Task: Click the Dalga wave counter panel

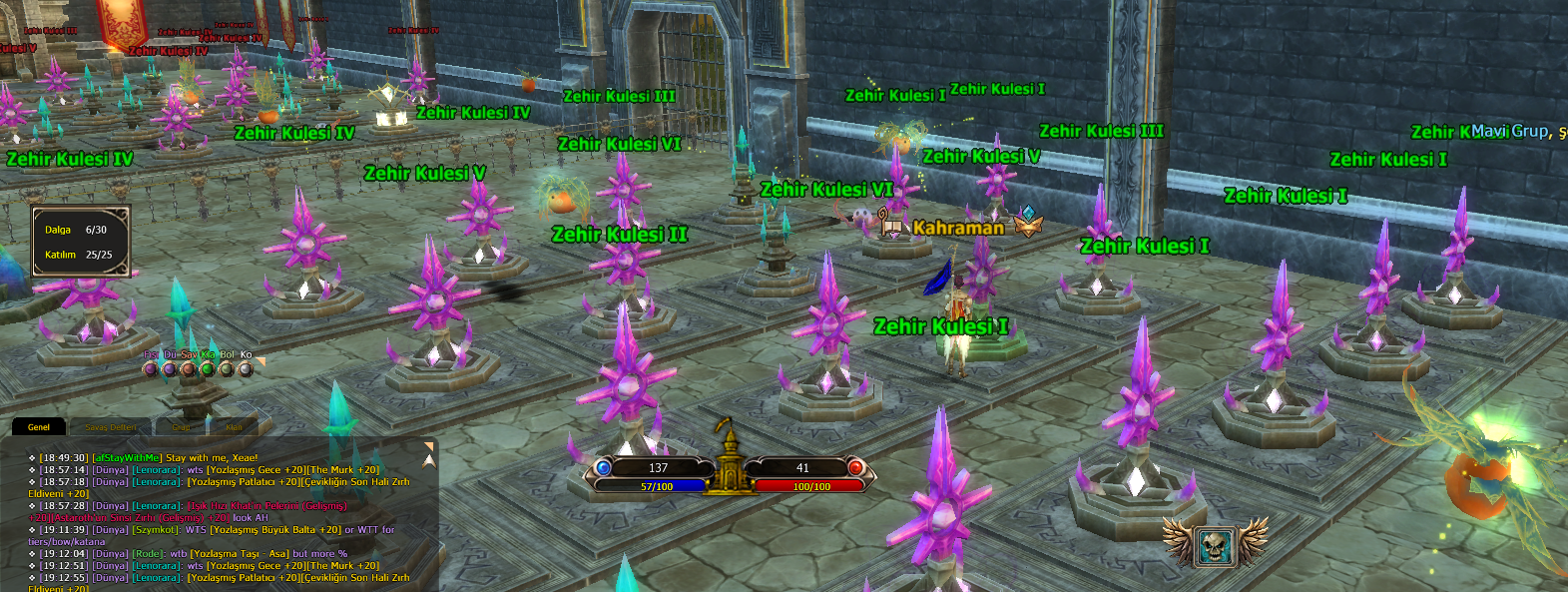Action: click(x=81, y=242)
